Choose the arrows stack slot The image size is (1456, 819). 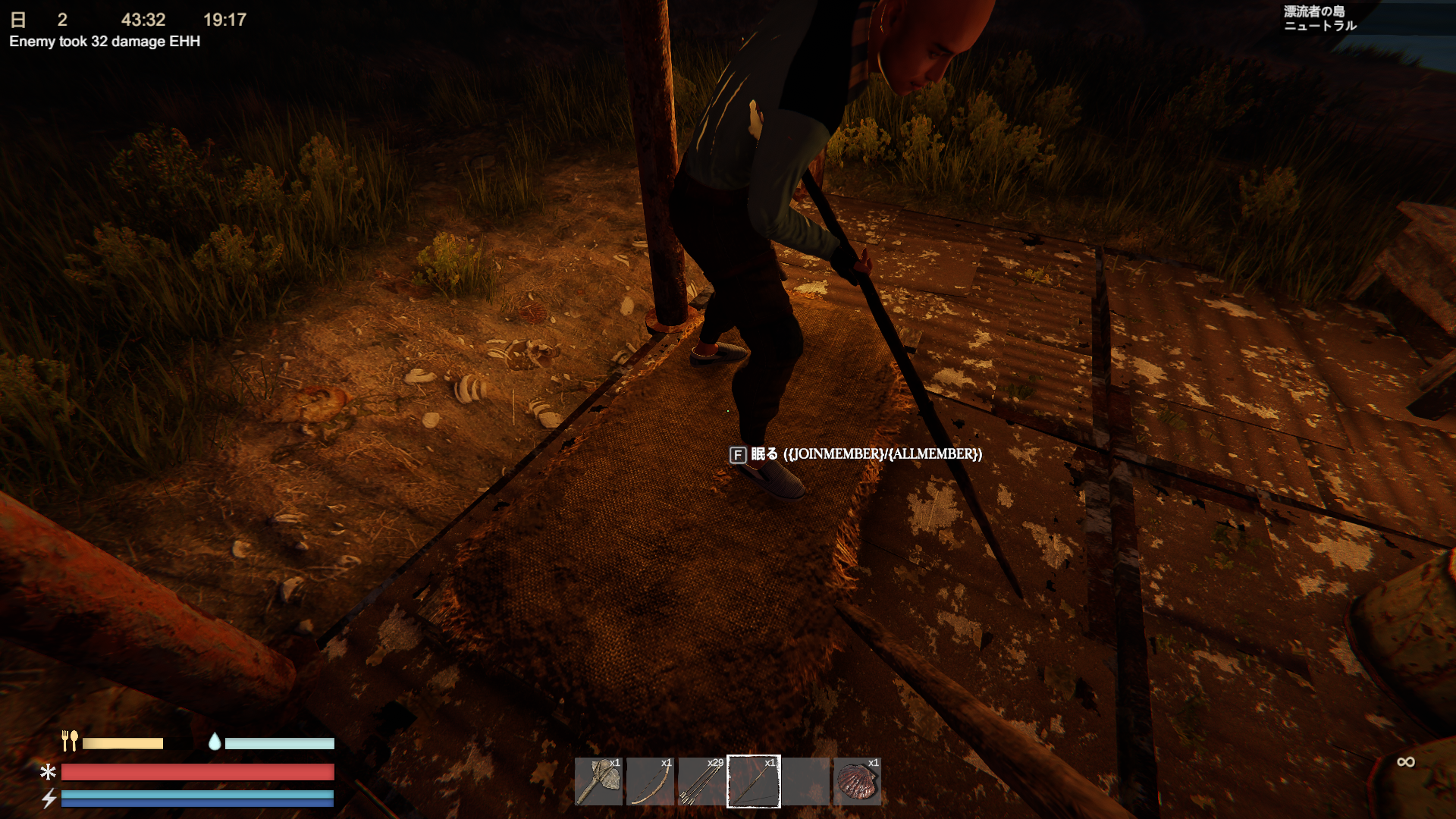tap(701, 781)
